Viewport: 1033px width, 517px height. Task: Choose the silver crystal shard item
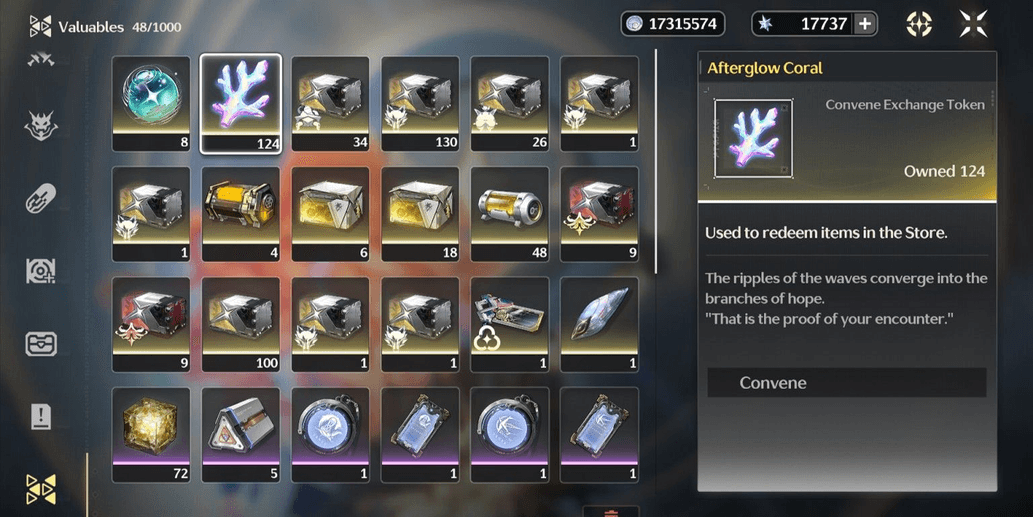(600, 324)
